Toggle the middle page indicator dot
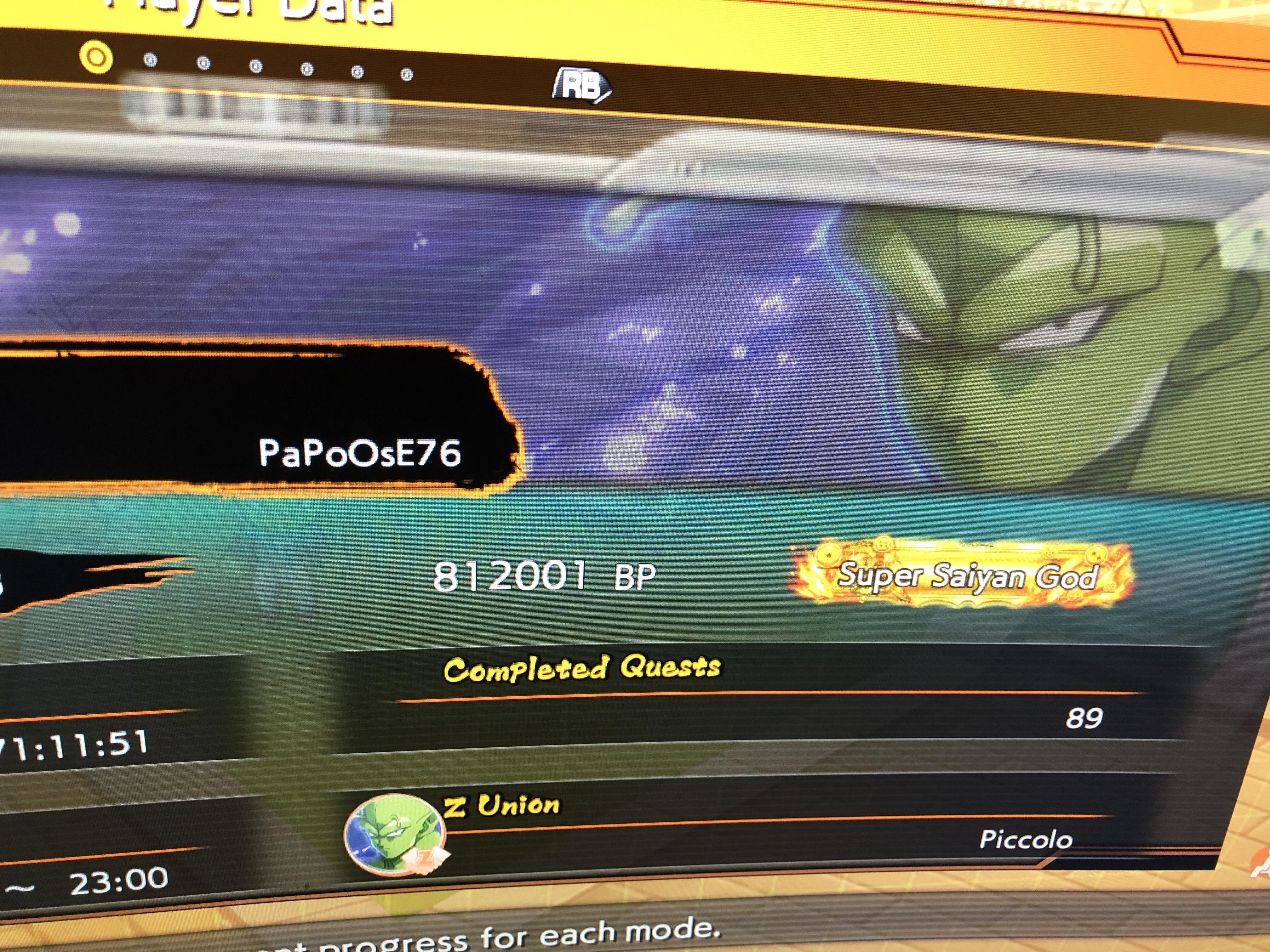 coord(255,66)
